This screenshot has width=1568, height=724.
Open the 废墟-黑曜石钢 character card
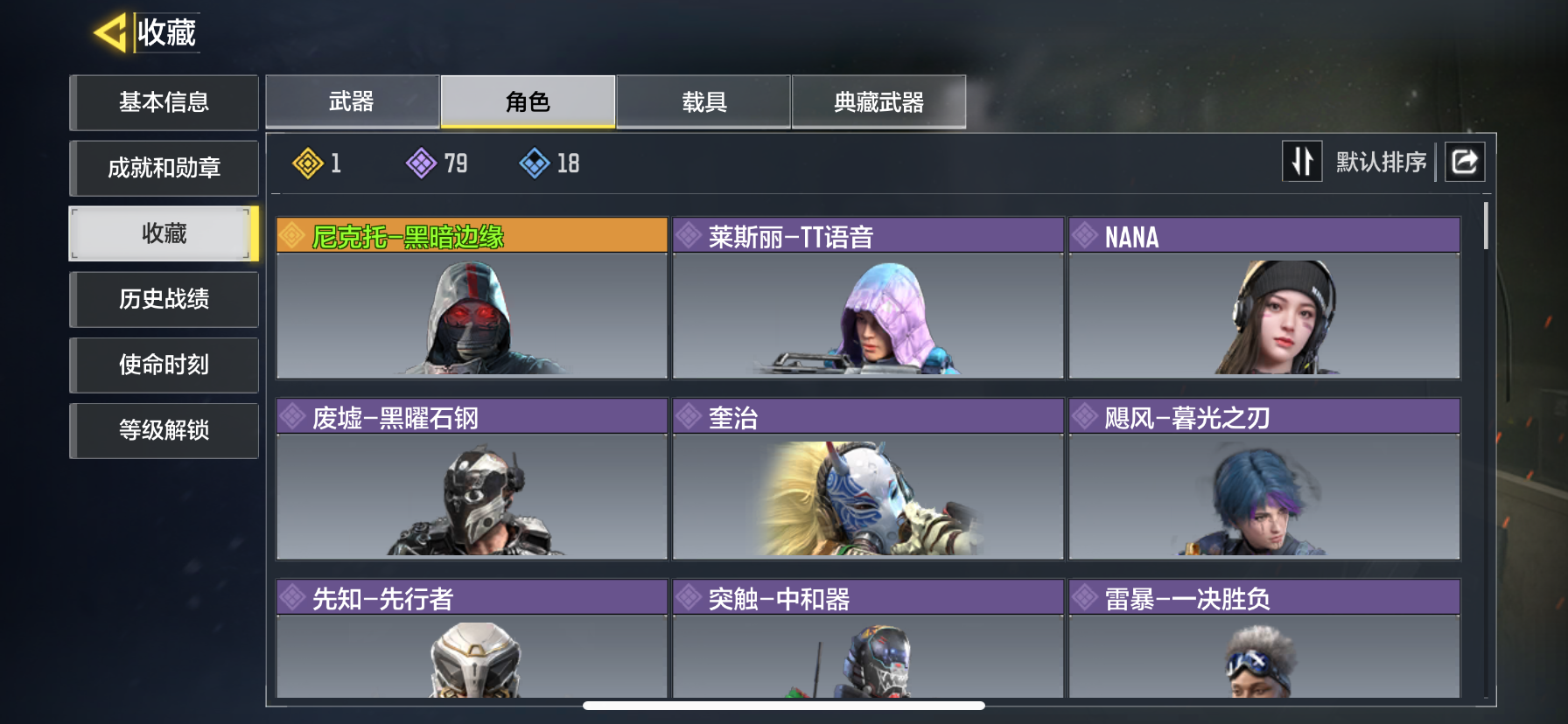click(x=472, y=479)
